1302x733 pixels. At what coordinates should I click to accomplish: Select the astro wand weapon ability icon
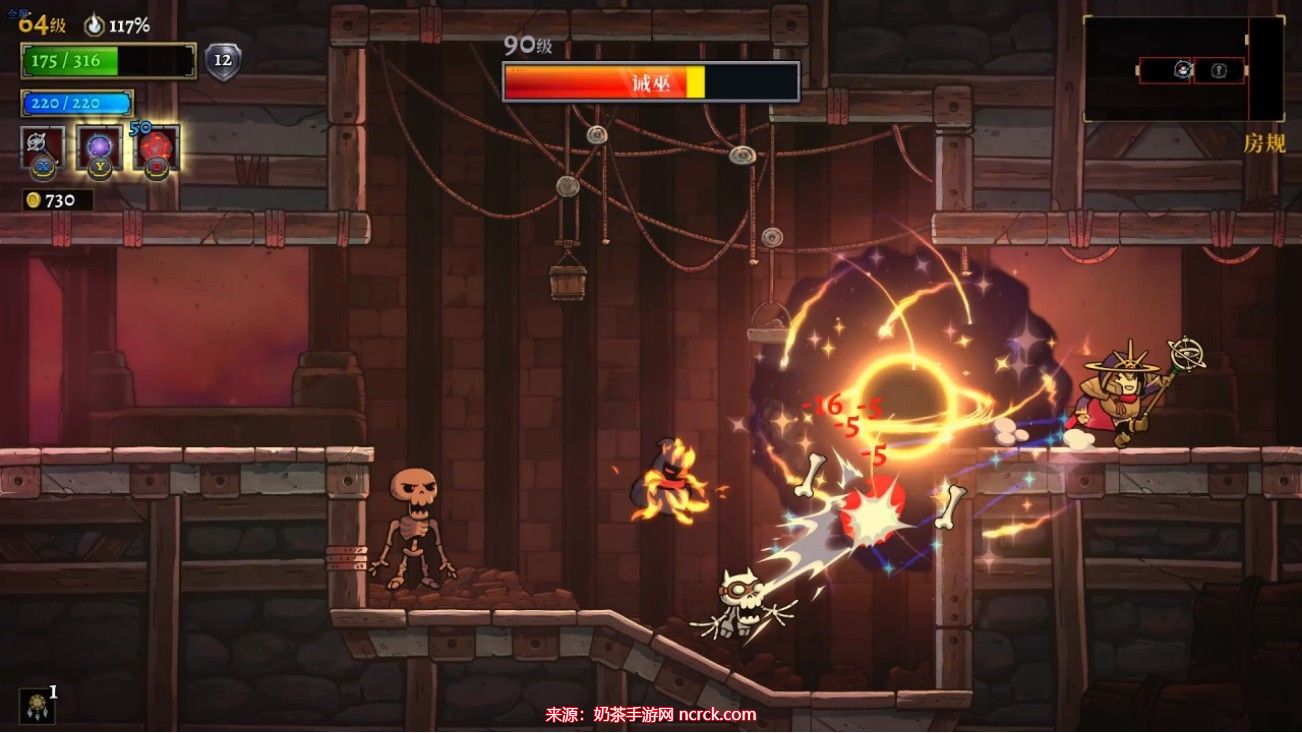[43, 147]
